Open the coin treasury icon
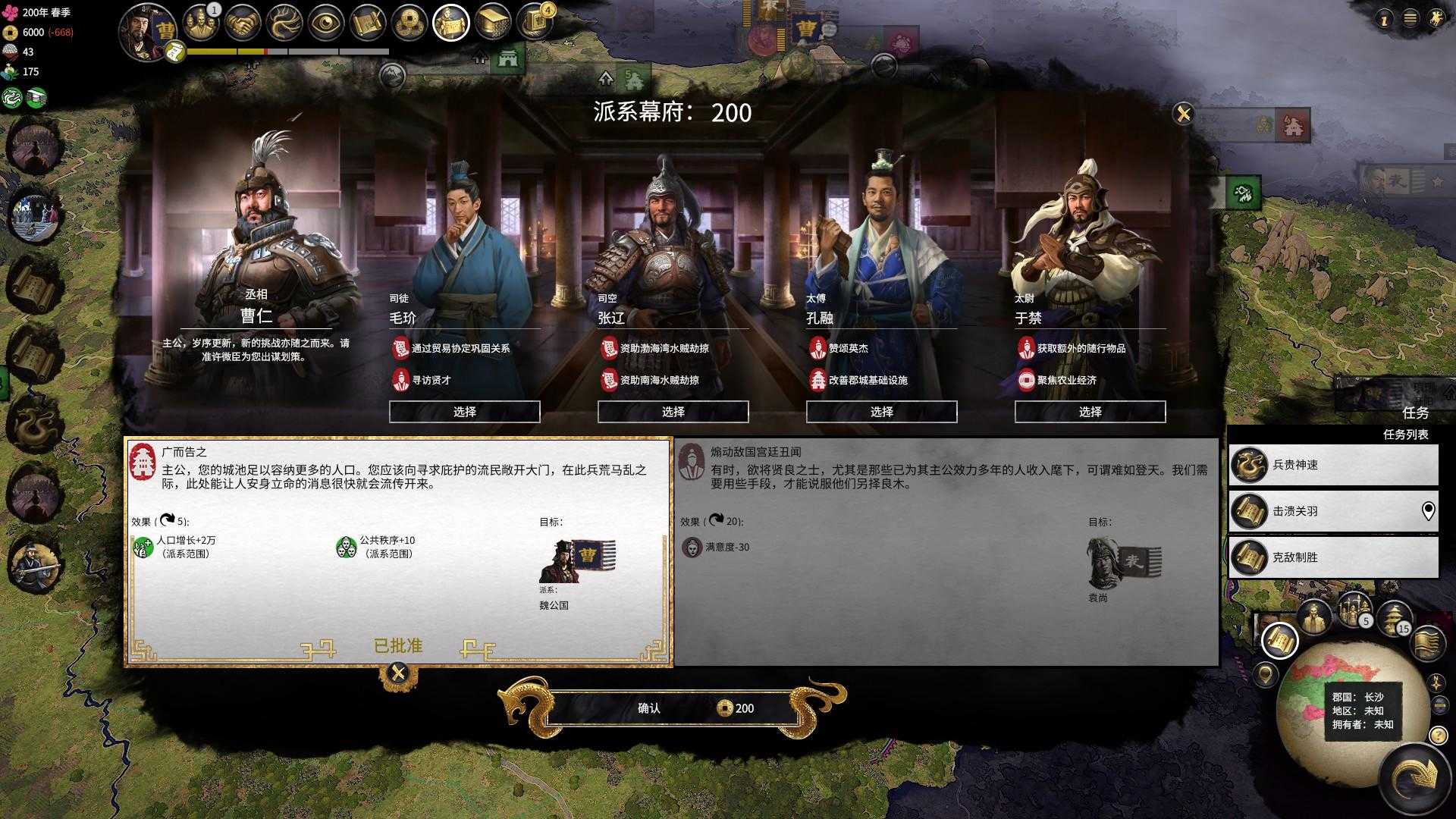The image size is (1456, 819). pos(409,24)
